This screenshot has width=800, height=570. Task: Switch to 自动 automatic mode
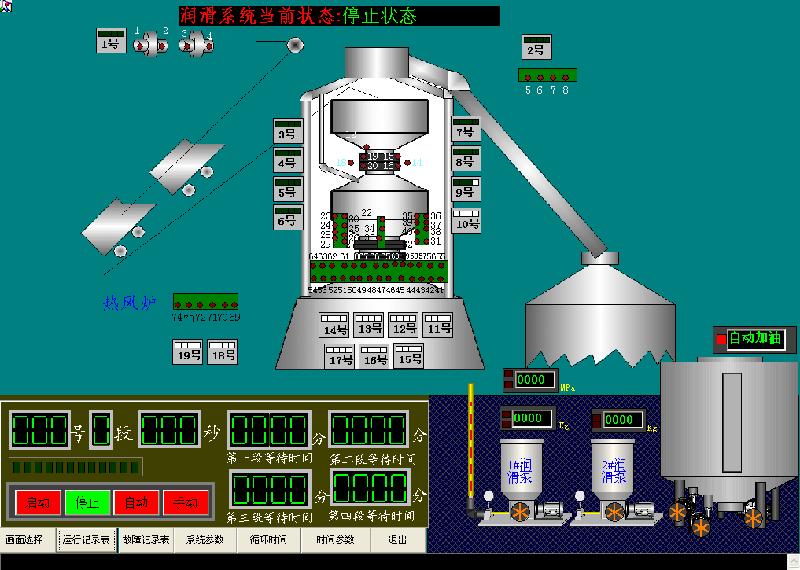[x=136, y=502]
